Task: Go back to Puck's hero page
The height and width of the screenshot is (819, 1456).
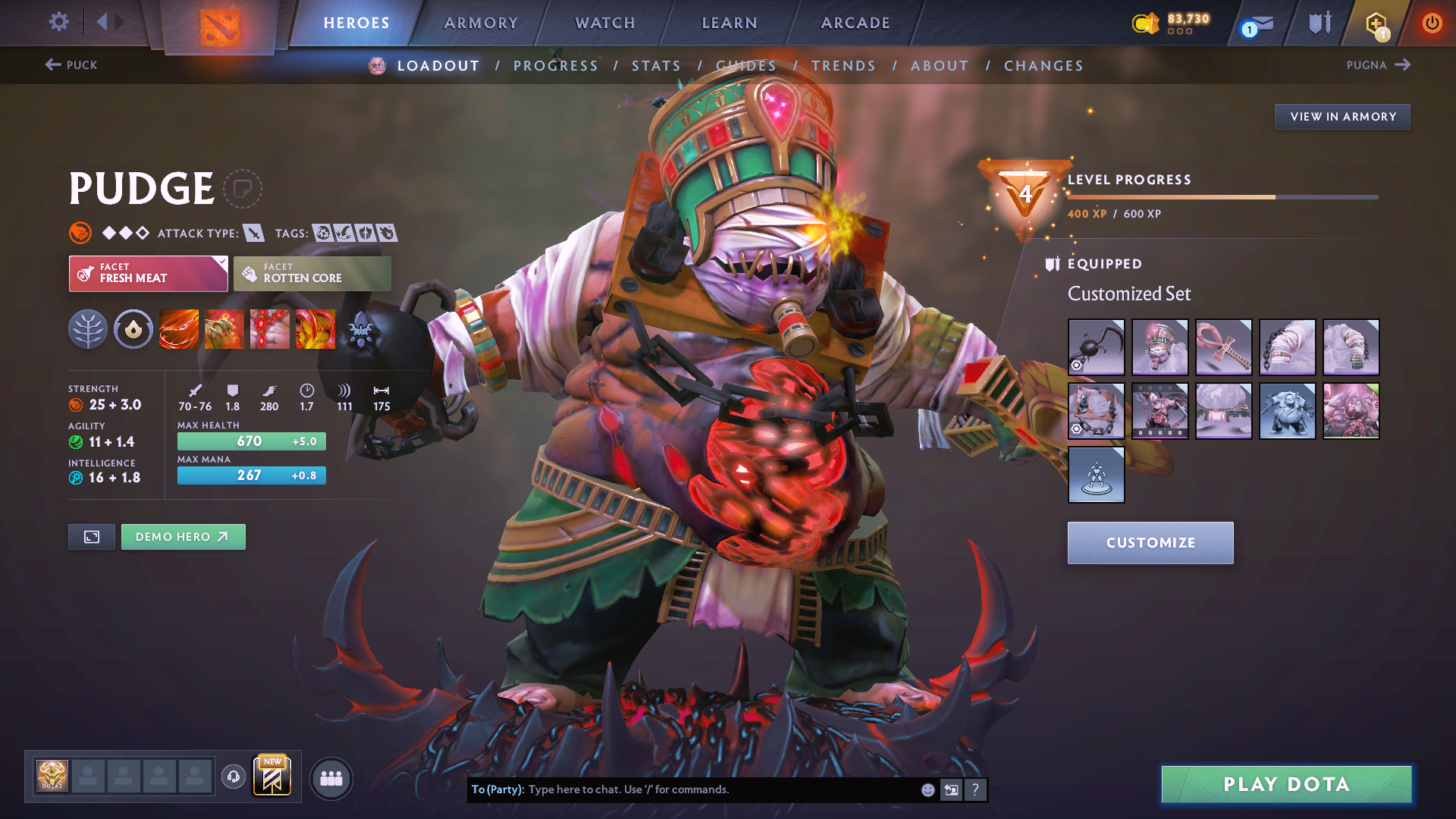Action: tap(72, 65)
